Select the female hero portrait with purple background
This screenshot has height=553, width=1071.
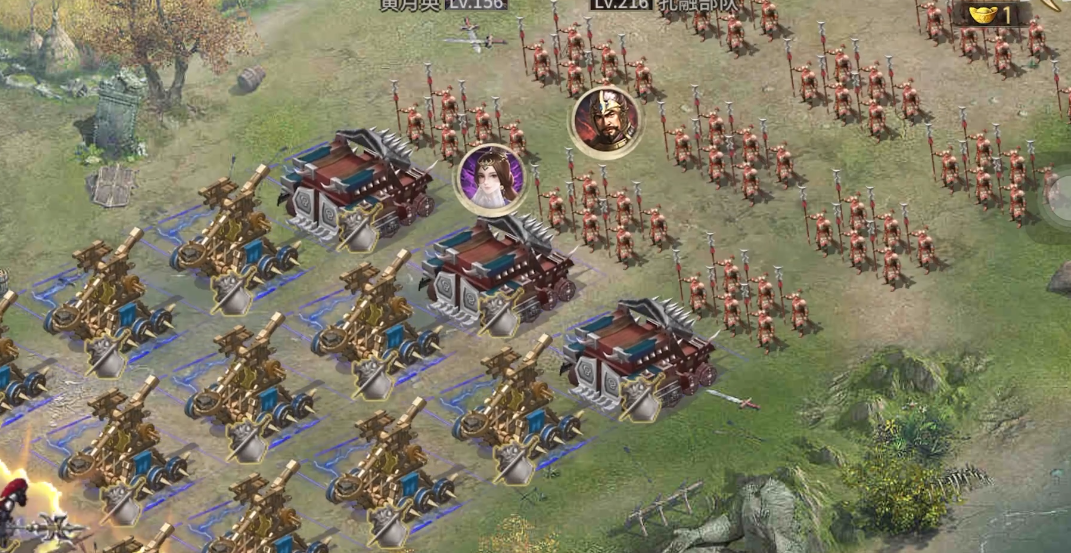click(x=490, y=178)
